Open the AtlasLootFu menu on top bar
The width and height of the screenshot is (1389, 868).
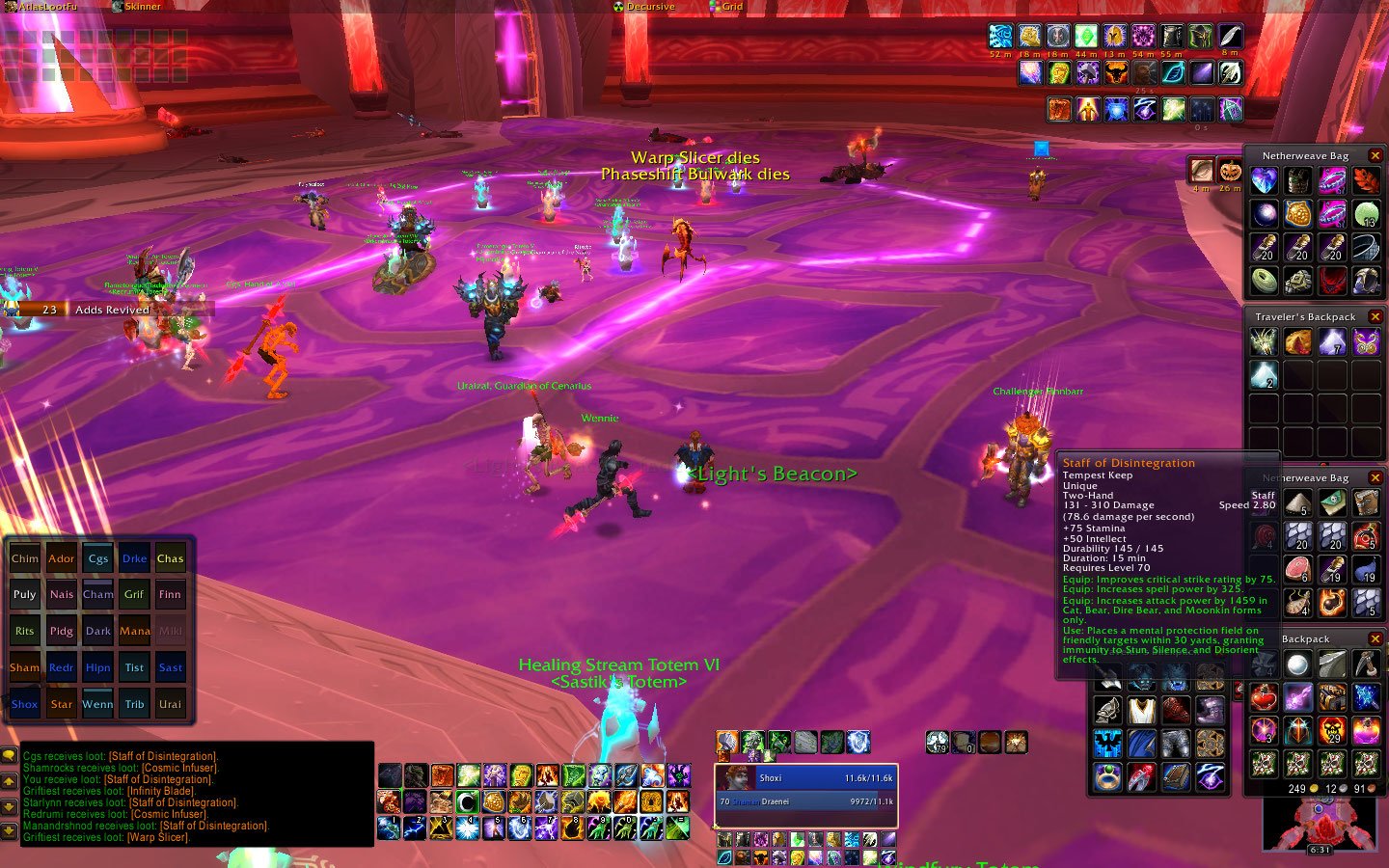click(46, 7)
